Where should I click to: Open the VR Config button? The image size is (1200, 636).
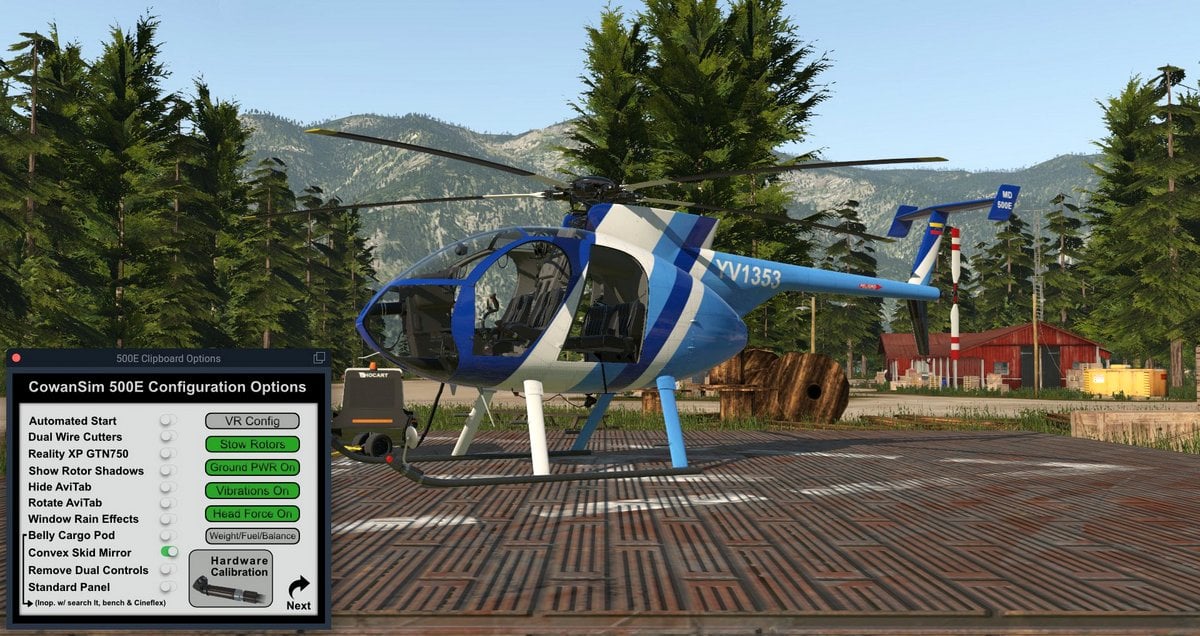click(x=252, y=421)
